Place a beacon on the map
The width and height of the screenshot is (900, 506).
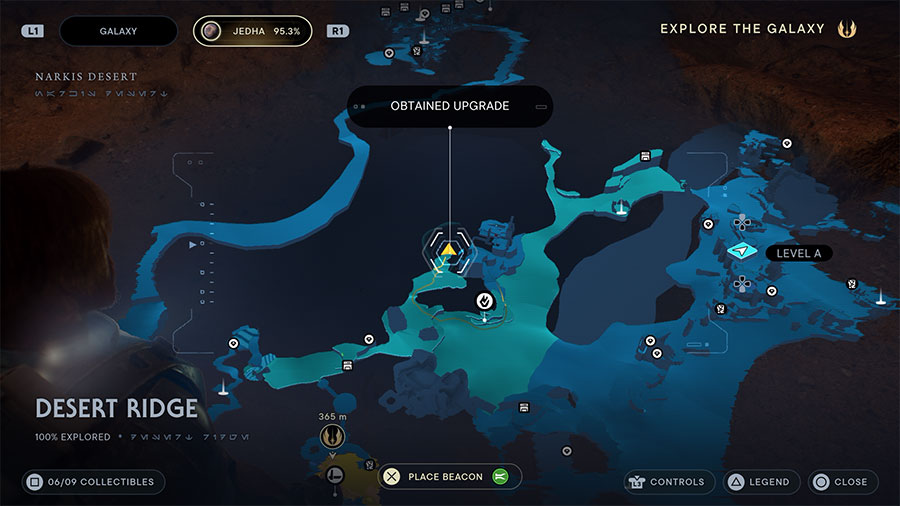[445, 477]
